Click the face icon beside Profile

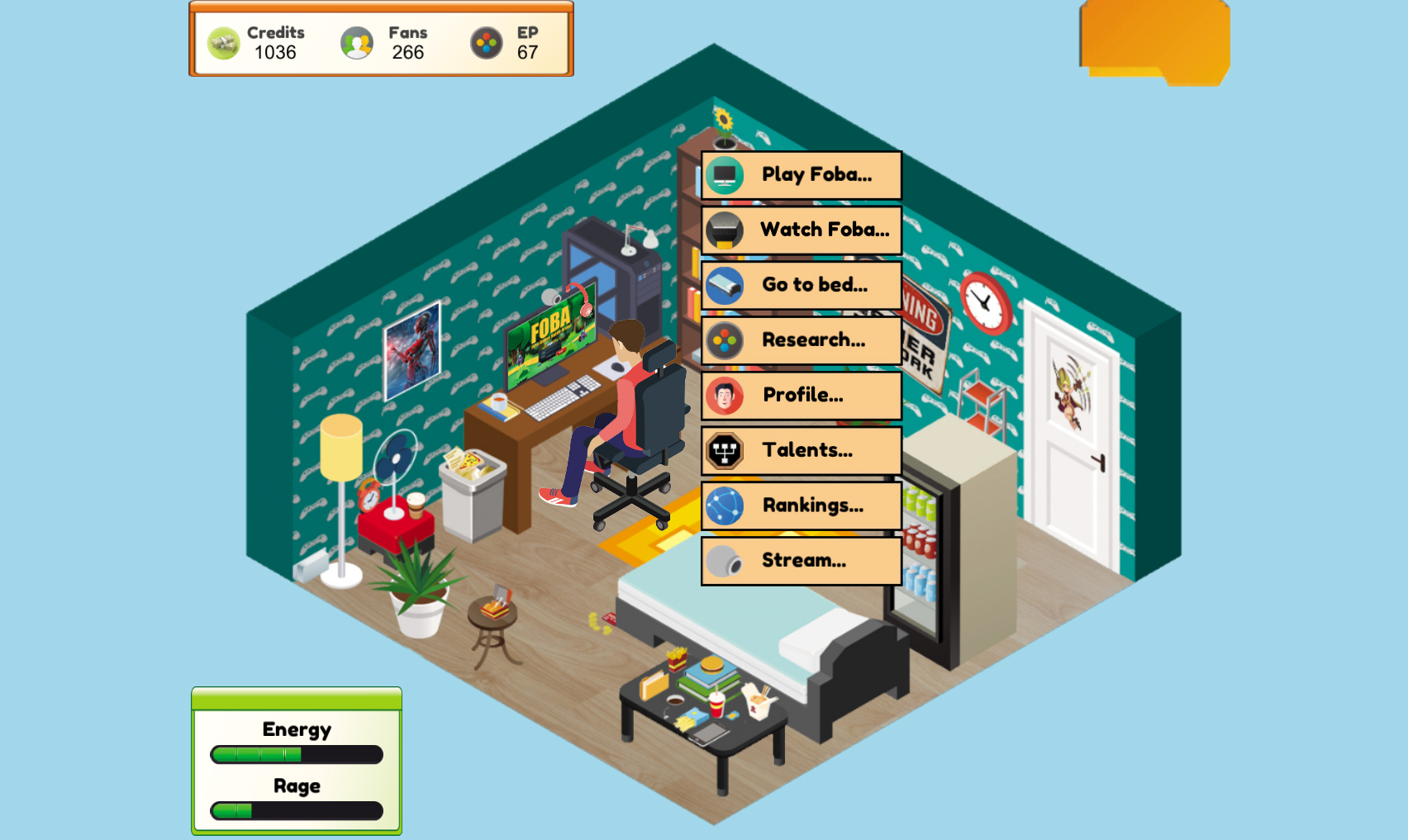(723, 396)
